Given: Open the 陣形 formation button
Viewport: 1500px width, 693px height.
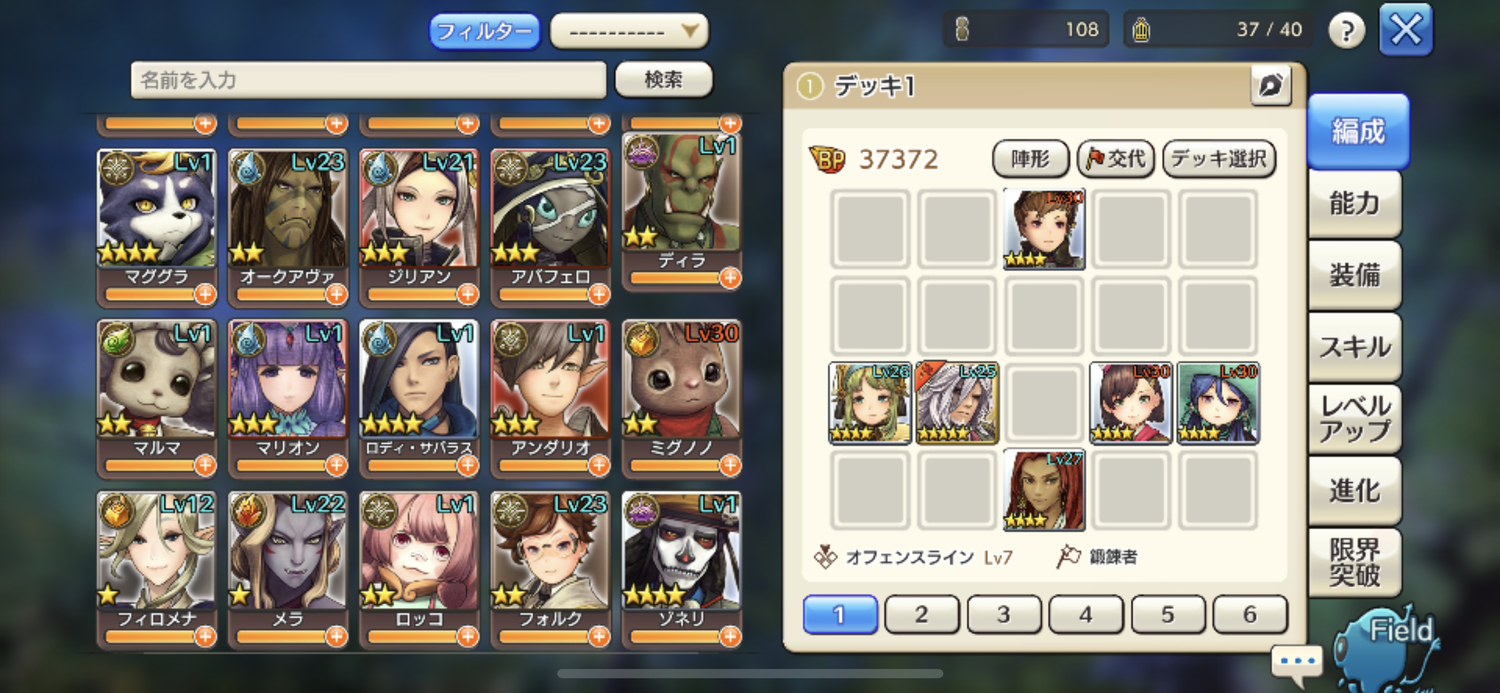Looking at the screenshot, I should (x=1030, y=159).
